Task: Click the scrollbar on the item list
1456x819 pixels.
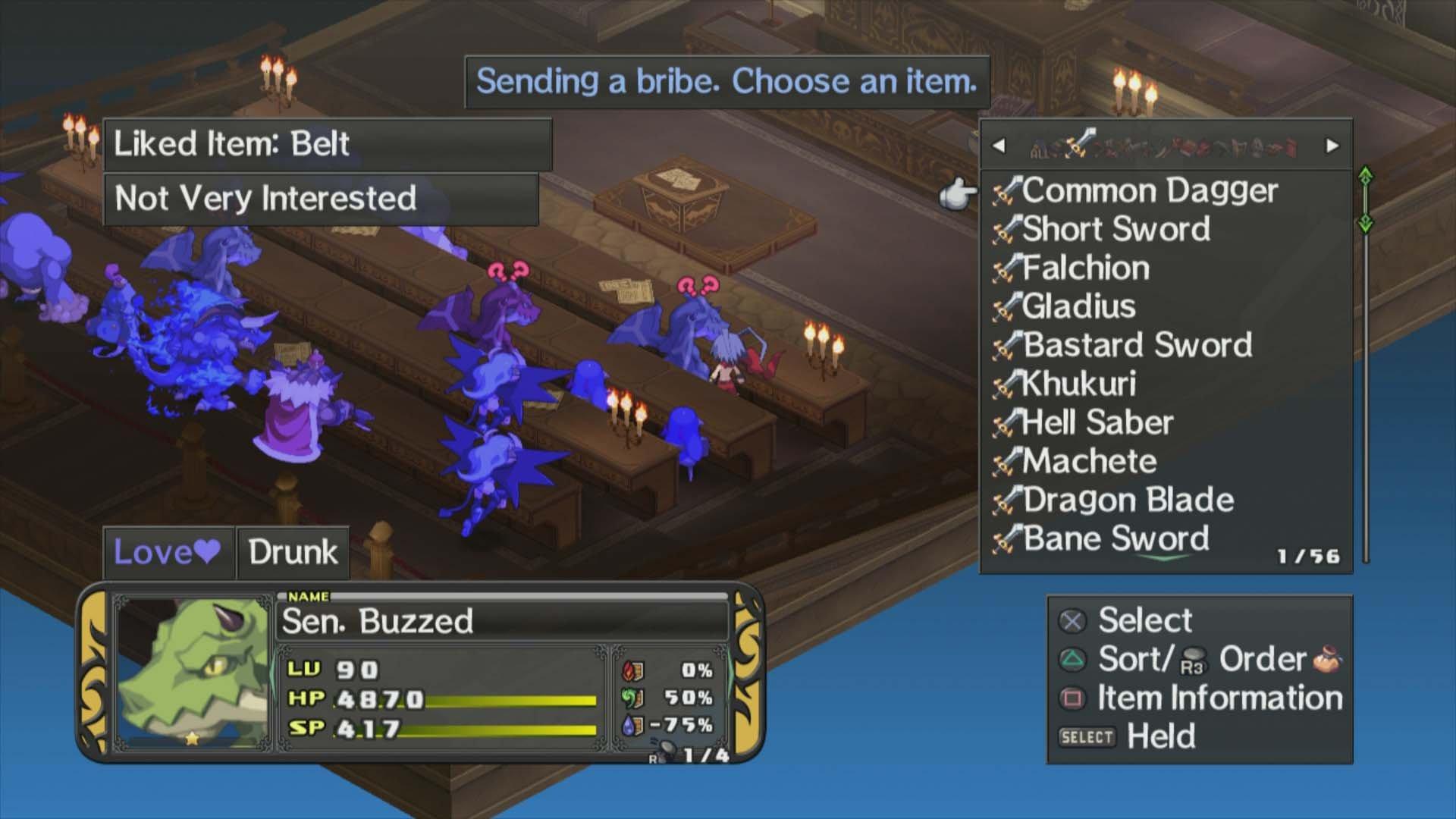Action: pyautogui.click(x=1365, y=356)
